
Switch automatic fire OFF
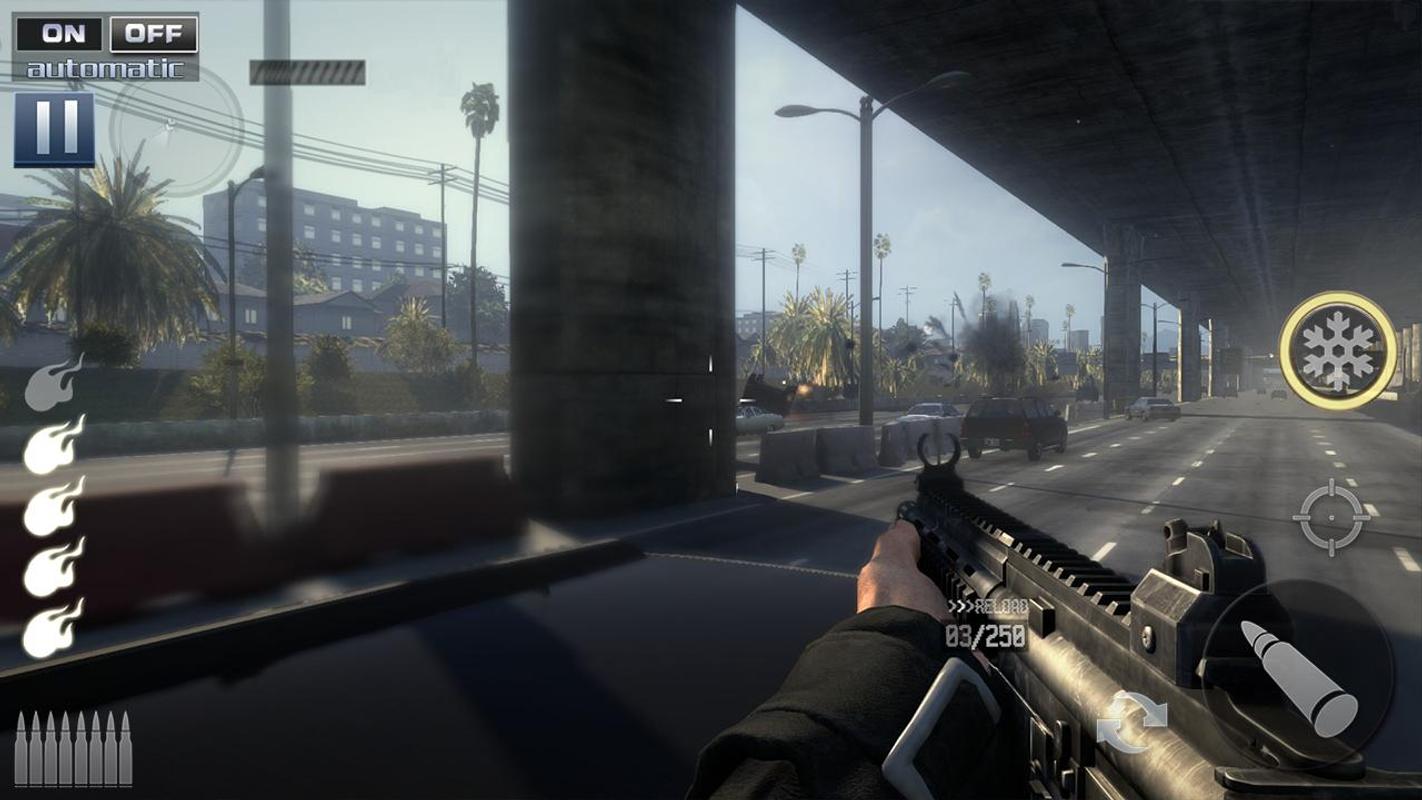(153, 34)
